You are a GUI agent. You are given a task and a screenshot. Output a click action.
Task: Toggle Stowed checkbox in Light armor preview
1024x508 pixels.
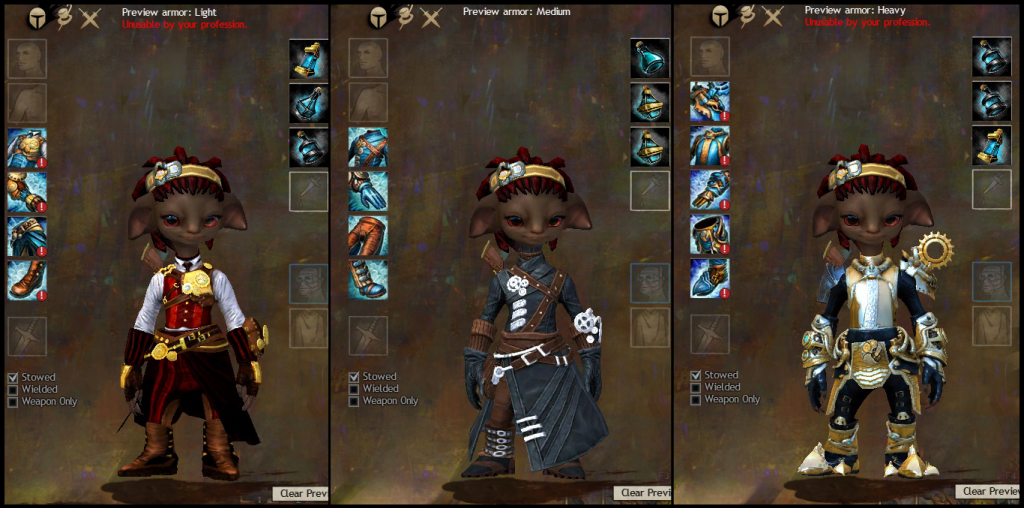click(x=13, y=377)
